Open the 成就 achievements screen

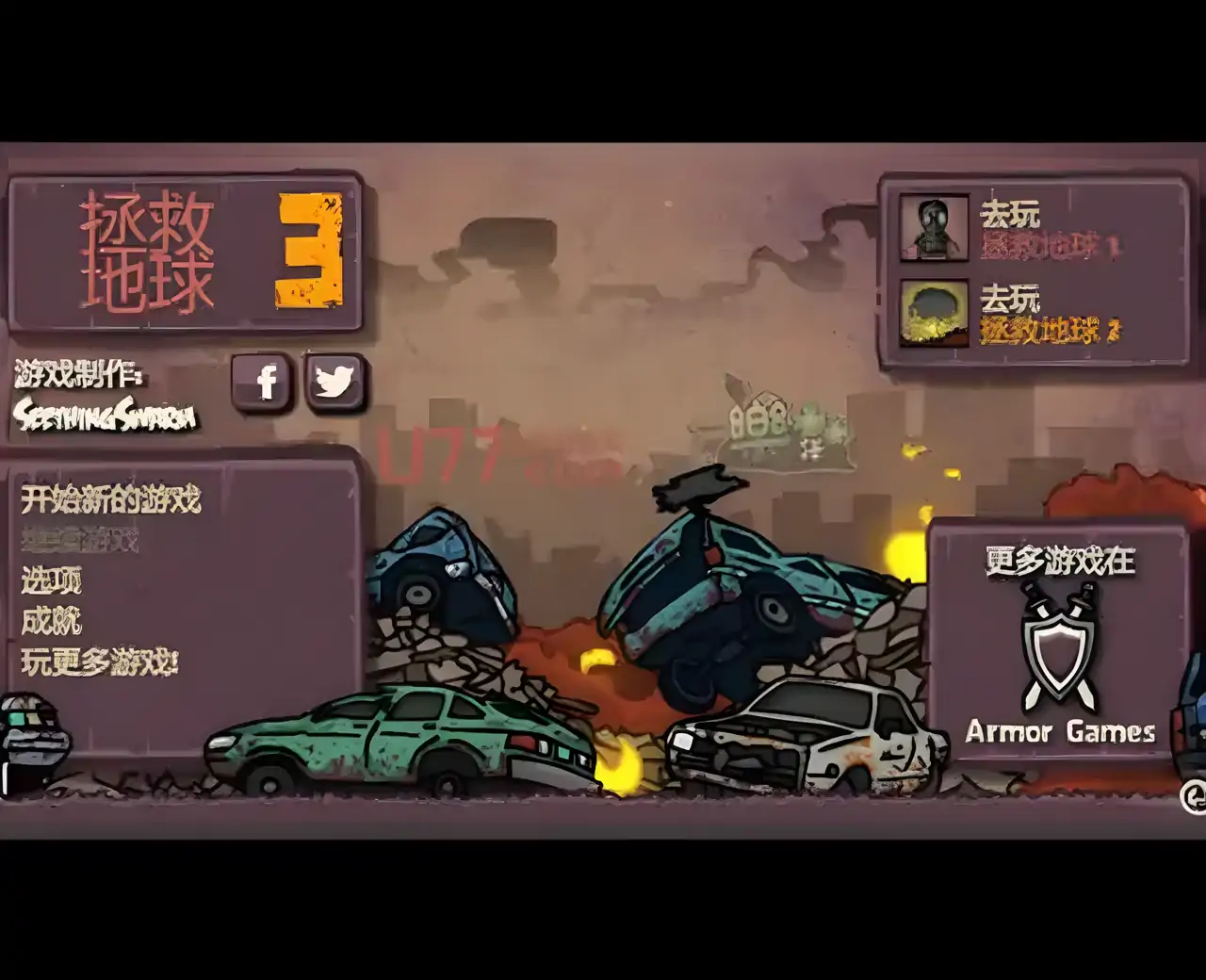tap(52, 622)
